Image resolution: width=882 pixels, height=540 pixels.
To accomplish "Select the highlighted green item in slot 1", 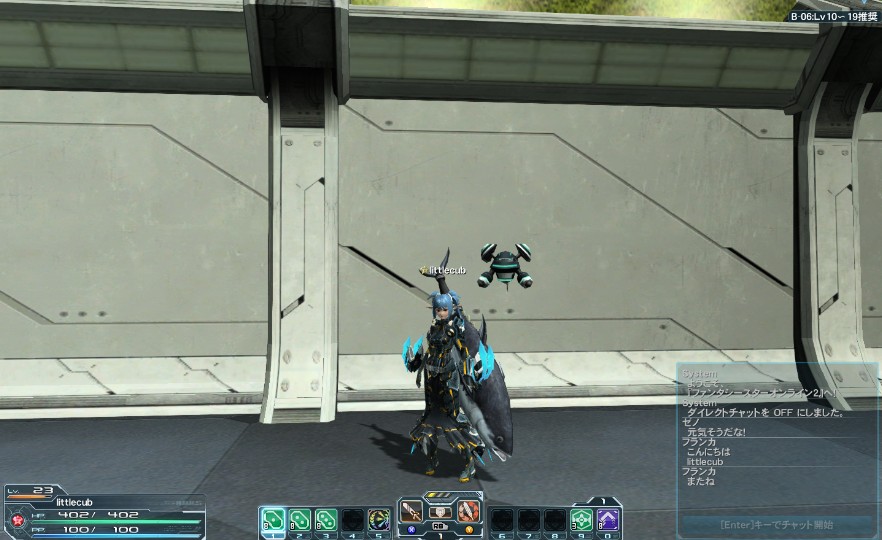I will [272, 520].
